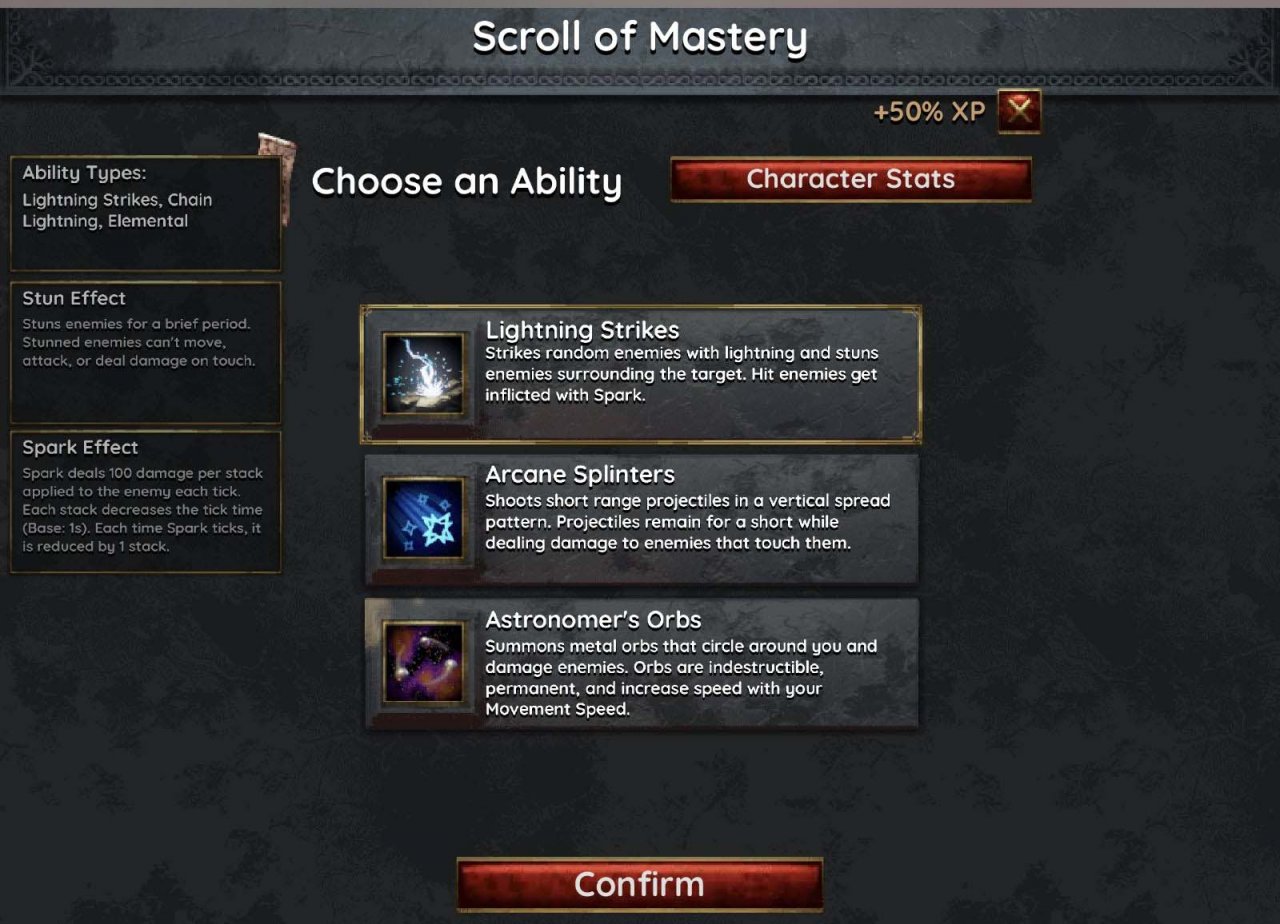Click the +50% XP label
Screen dimensions: 1280x924
931,112
